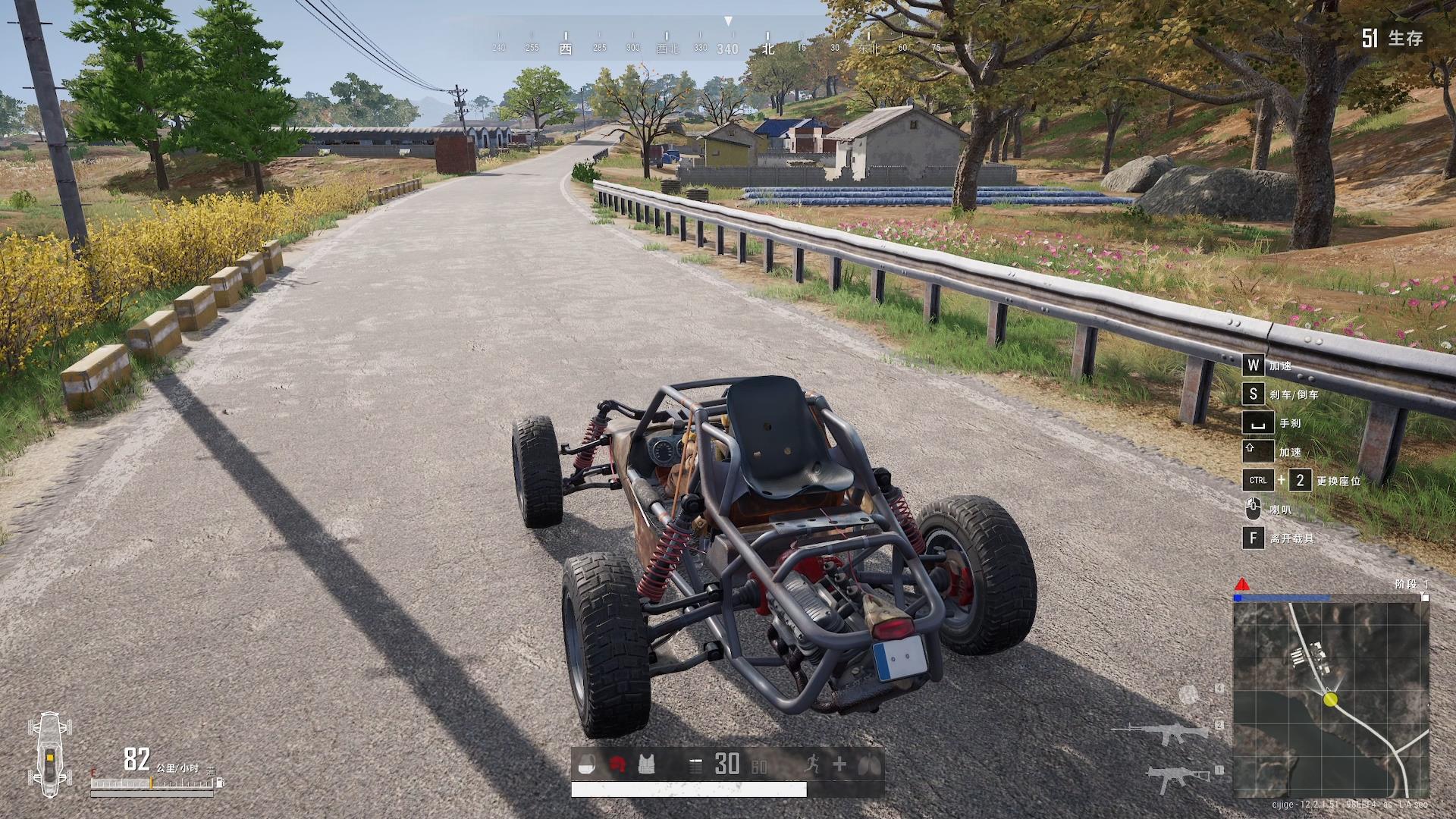Select the assault rifle weapon slot
The width and height of the screenshot is (1456, 819).
point(1164,733)
